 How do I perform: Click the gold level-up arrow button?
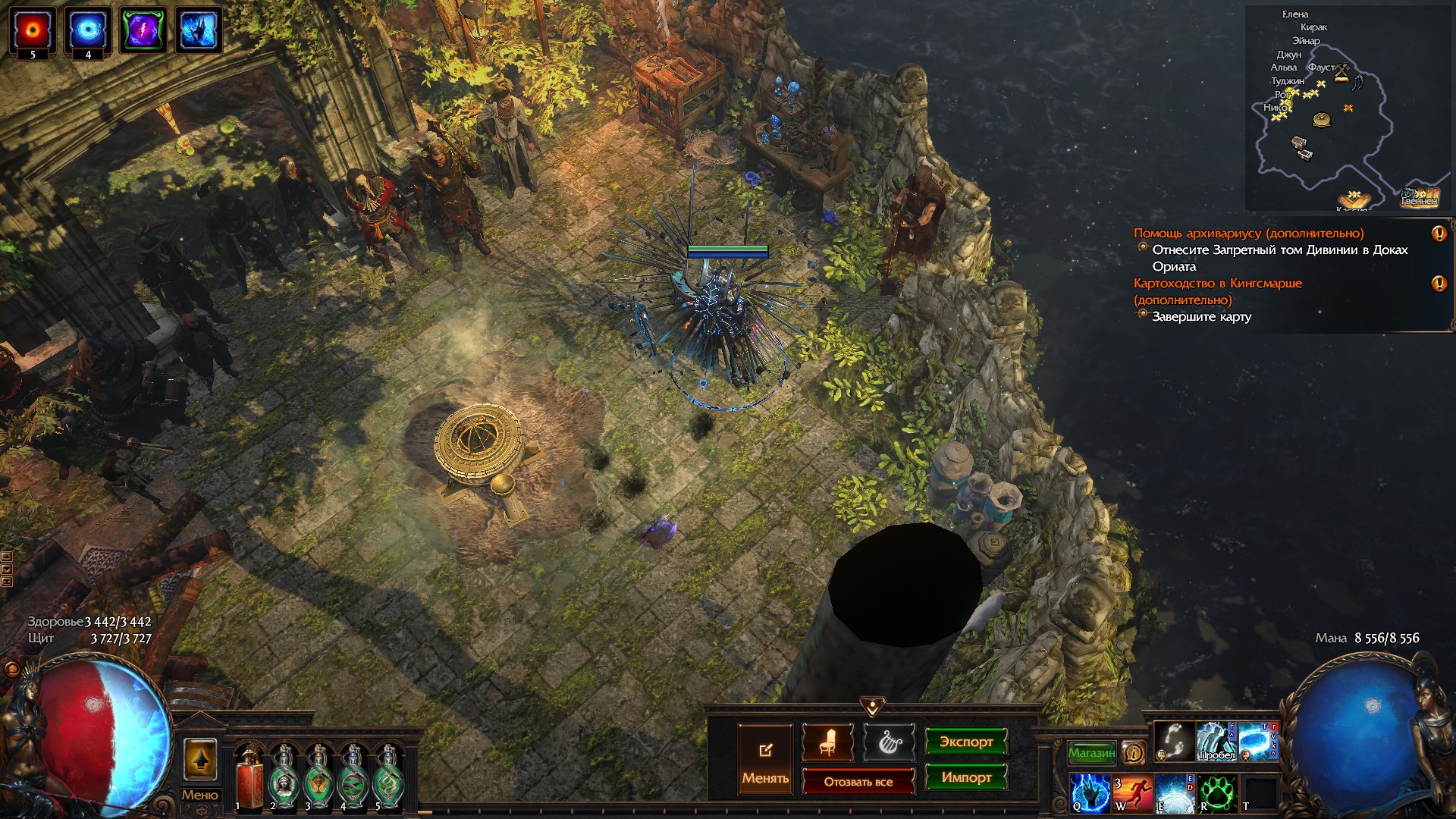[200, 759]
